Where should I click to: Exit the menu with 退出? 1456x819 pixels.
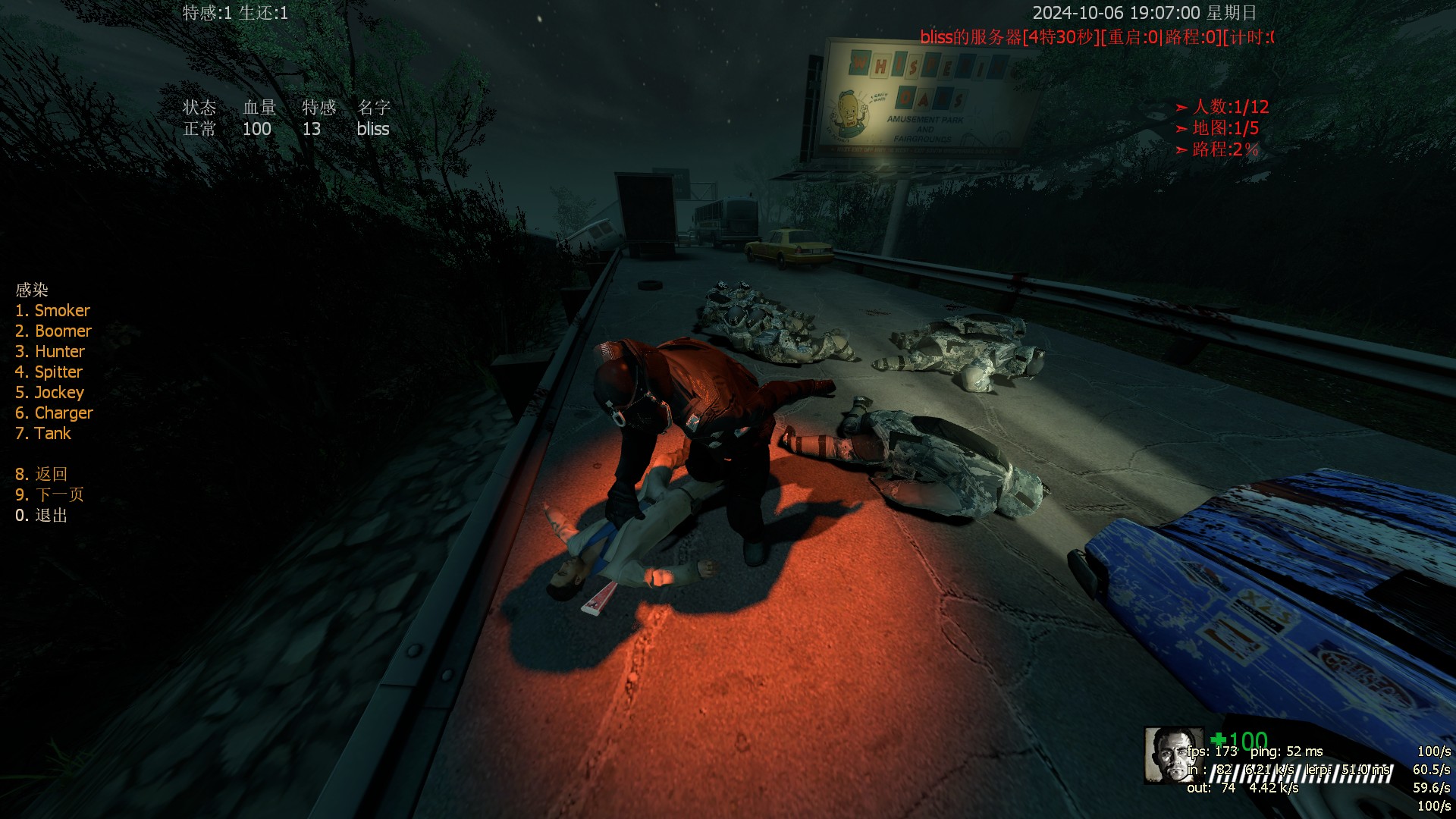[42, 515]
